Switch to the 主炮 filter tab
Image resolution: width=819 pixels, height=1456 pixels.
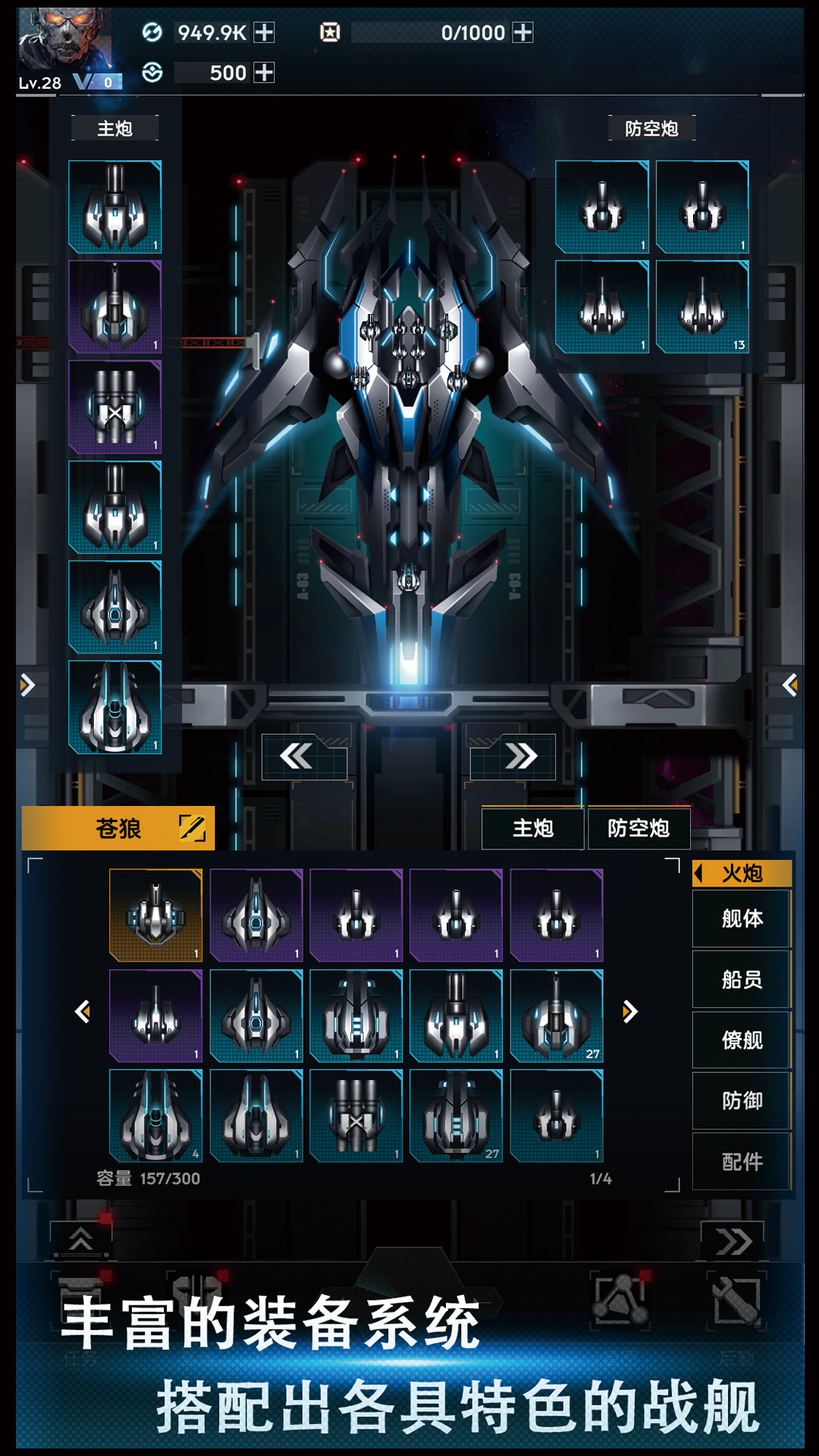tap(533, 829)
